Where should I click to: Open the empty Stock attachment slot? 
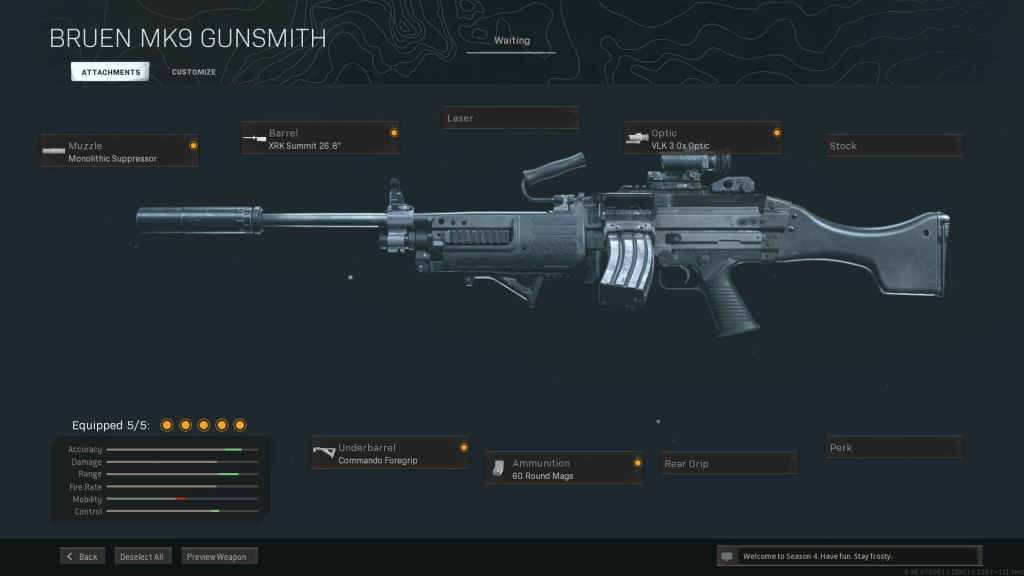[x=894, y=146]
